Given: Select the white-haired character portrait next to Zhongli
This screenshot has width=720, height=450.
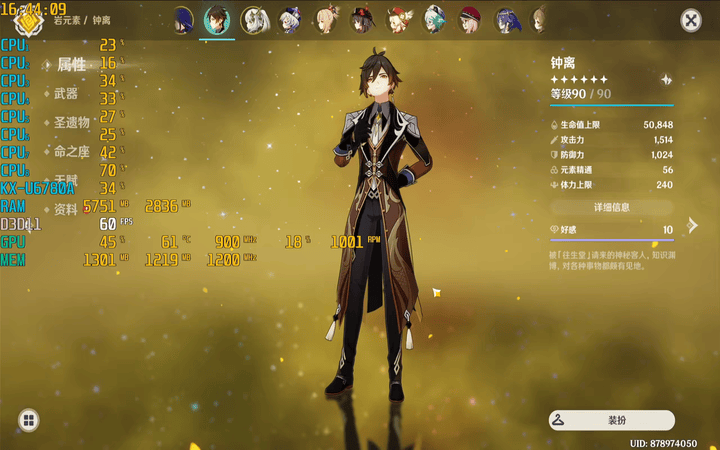Looking at the screenshot, I should click(254, 20).
